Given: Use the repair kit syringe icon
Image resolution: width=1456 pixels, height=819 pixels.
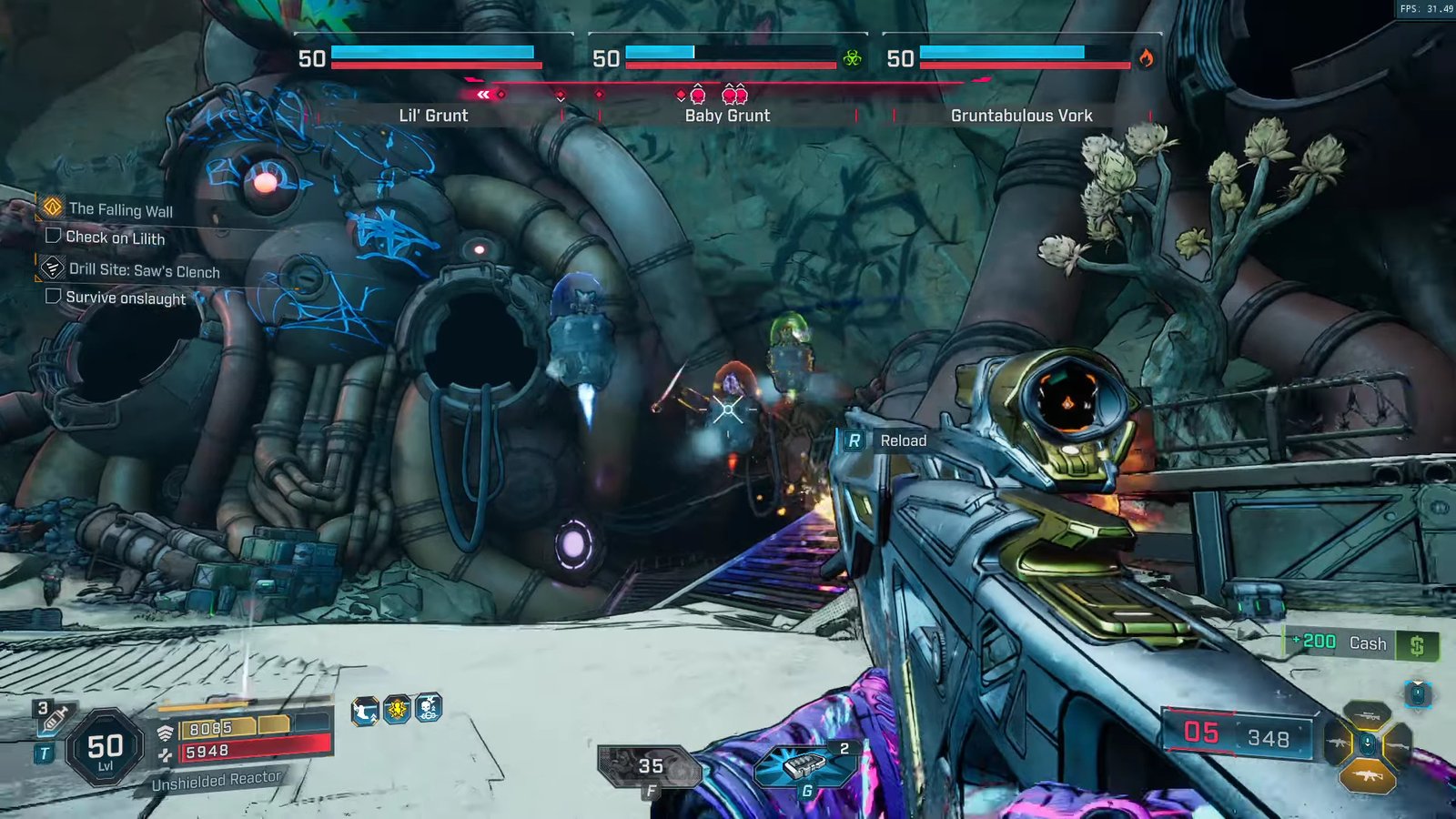Looking at the screenshot, I should (x=53, y=718).
